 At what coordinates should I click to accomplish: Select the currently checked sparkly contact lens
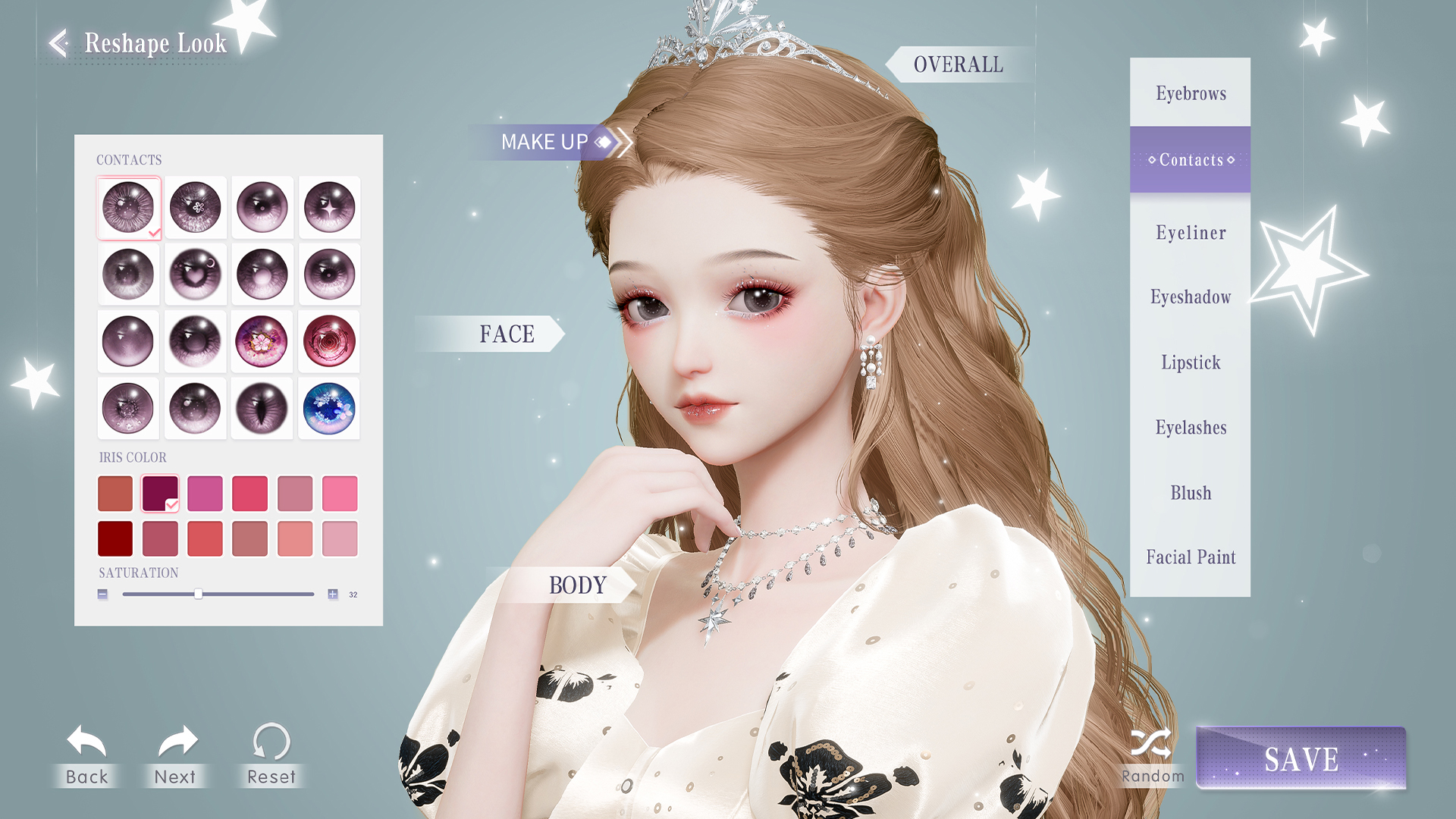click(x=128, y=207)
